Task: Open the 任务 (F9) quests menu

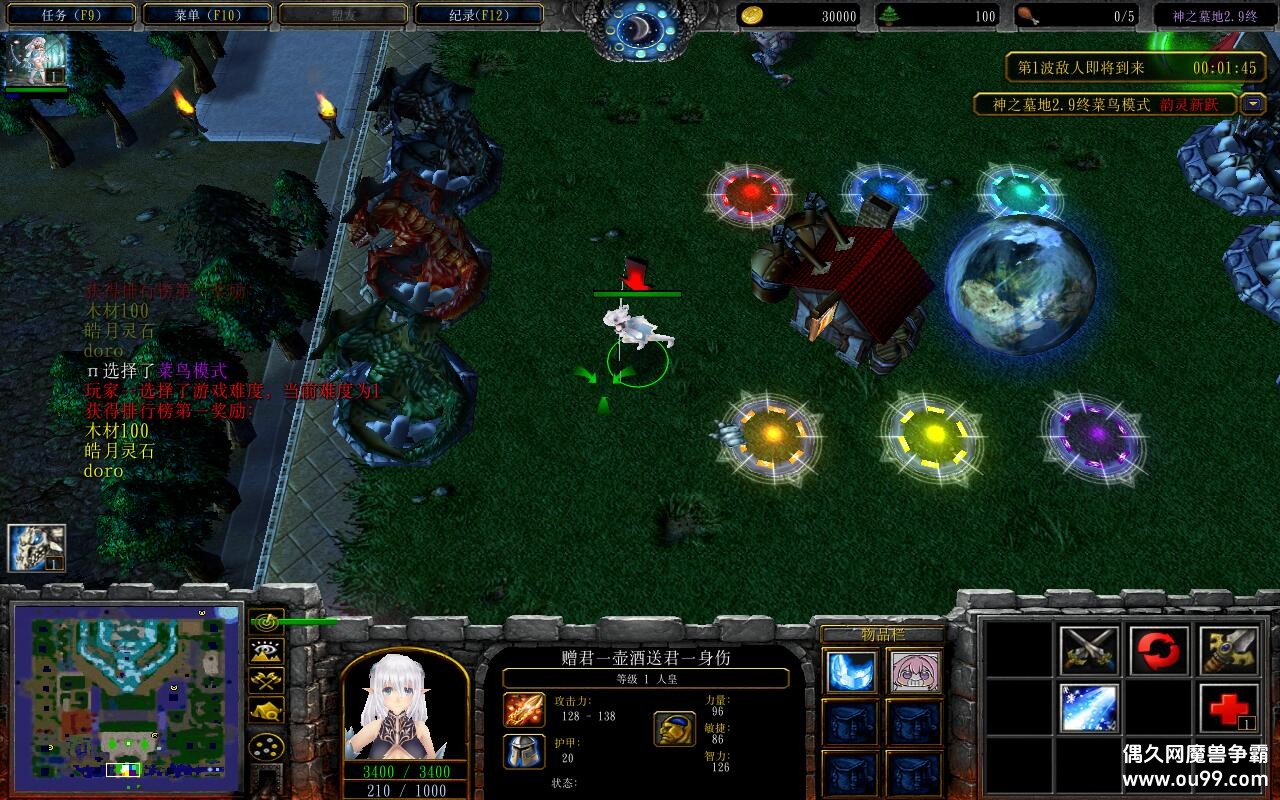Action: (71, 15)
